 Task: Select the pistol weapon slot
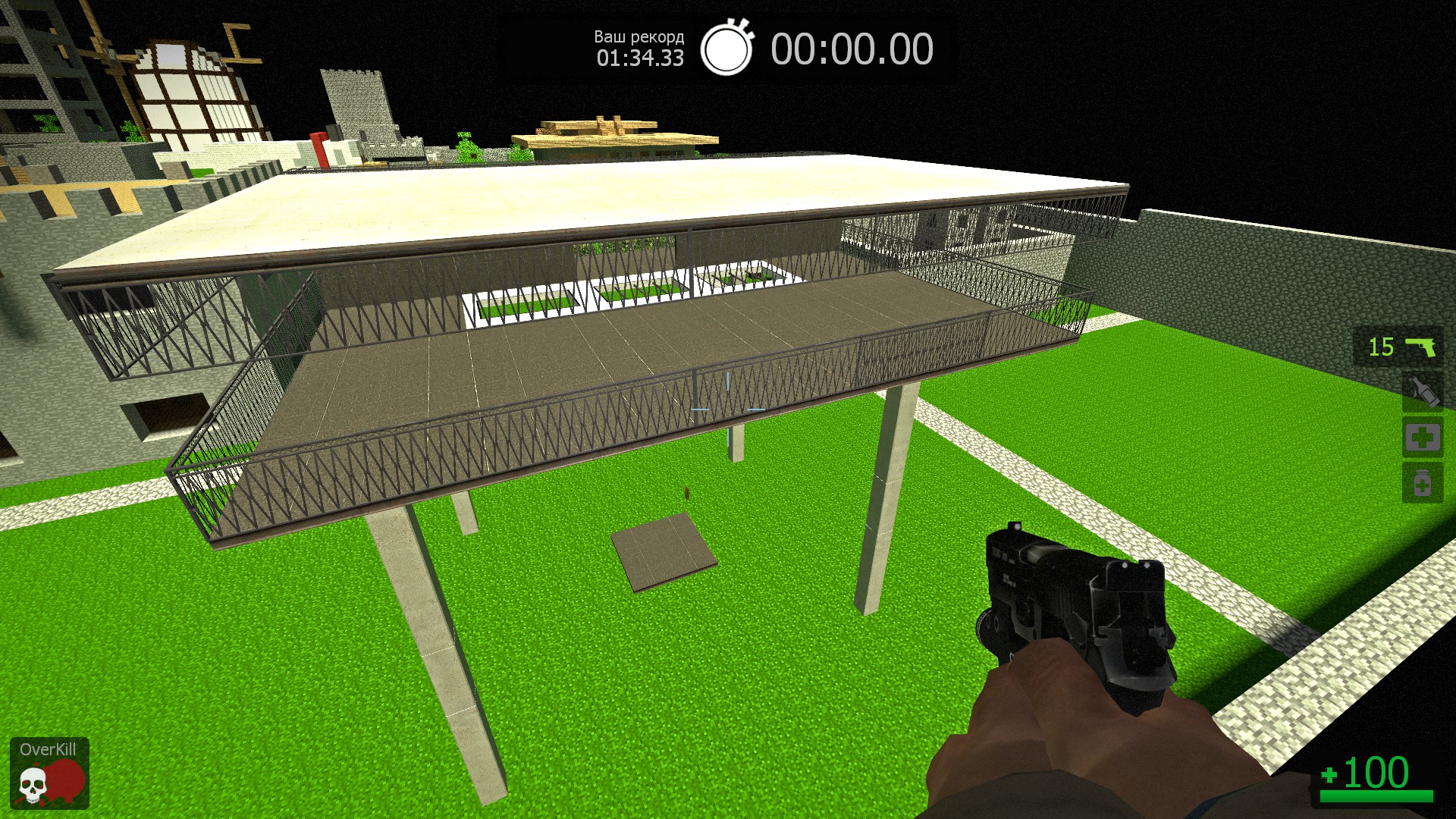click(1398, 347)
